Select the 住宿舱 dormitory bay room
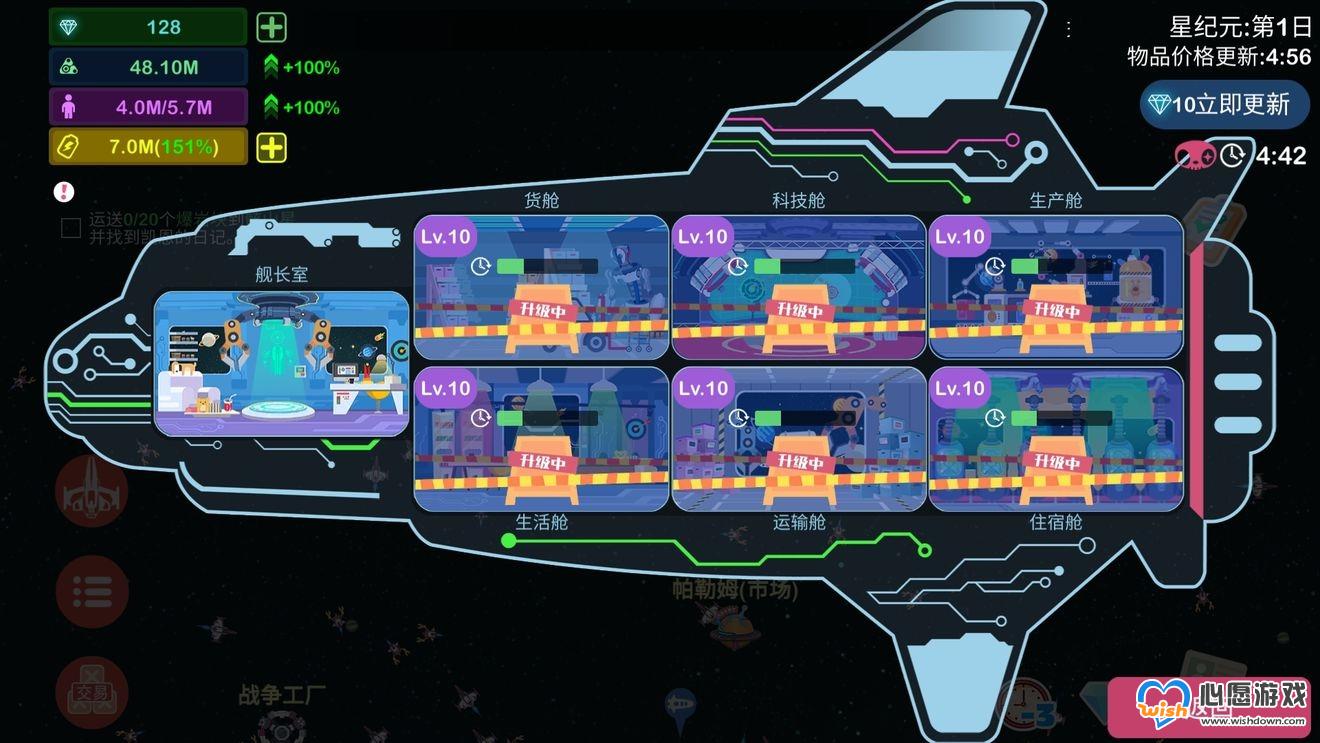The width and height of the screenshot is (1320, 743). (1056, 440)
